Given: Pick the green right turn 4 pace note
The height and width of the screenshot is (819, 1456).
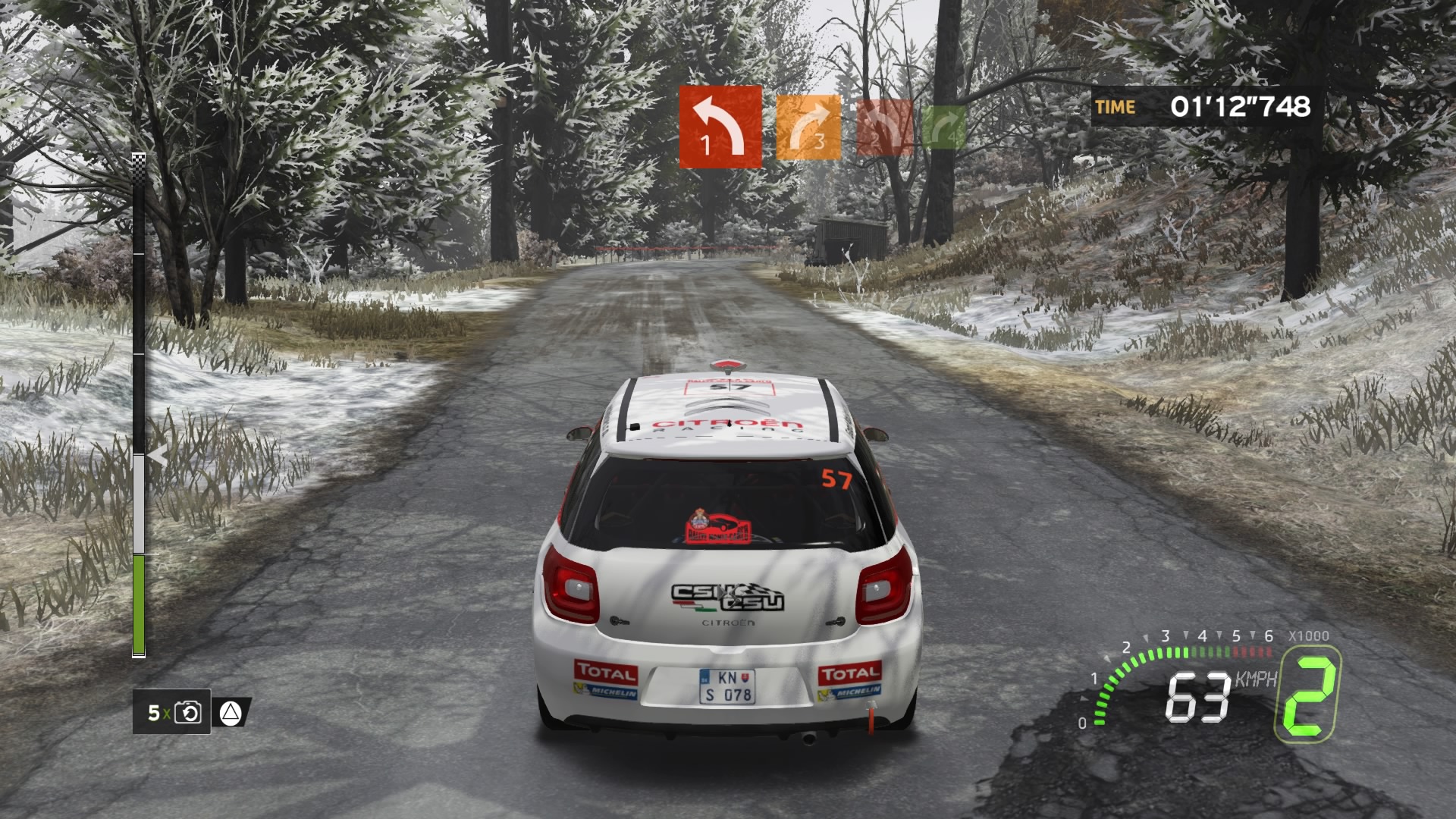Looking at the screenshot, I should pyautogui.click(x=944, y=127).
